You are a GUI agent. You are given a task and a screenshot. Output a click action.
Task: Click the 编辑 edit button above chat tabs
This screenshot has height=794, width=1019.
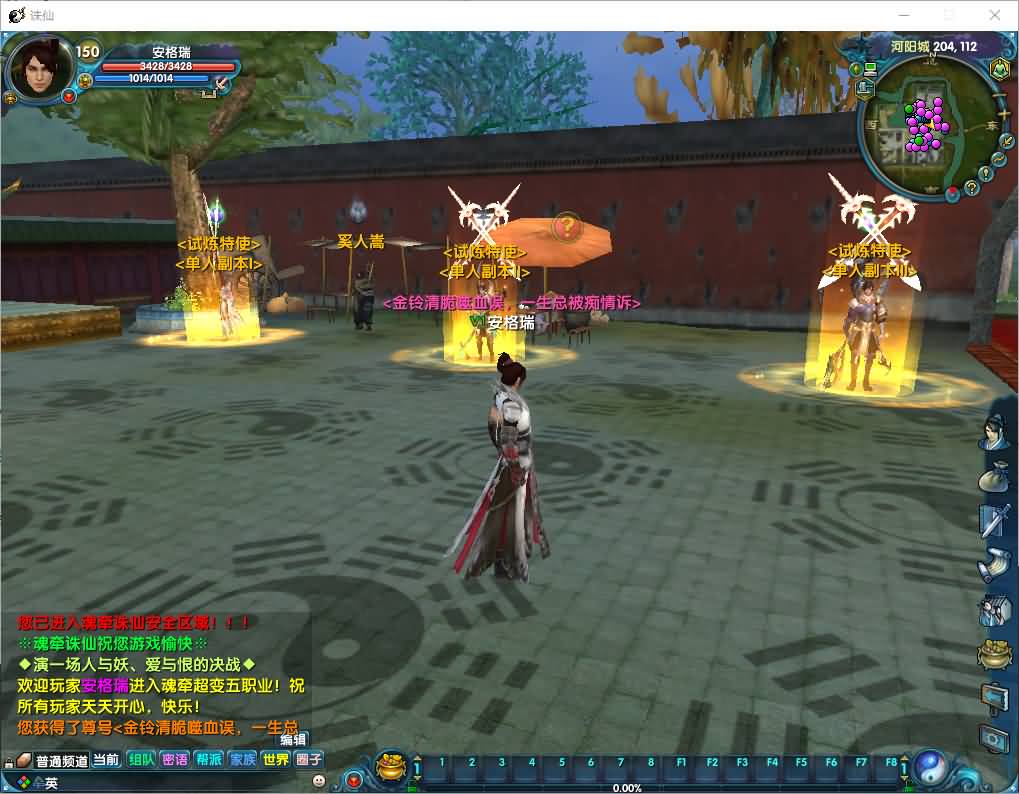293,740
